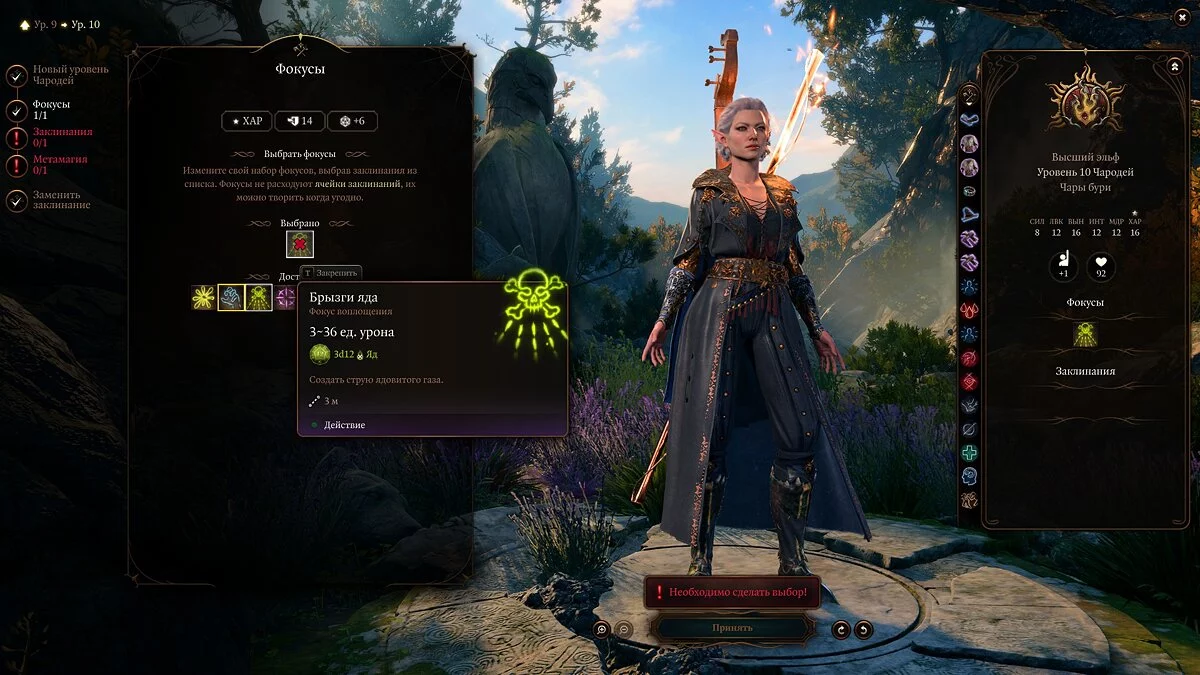Viewport: 1200px width, 675px height.
Task: Click the poison cantrip in the summary panel
Action: 1085,335
